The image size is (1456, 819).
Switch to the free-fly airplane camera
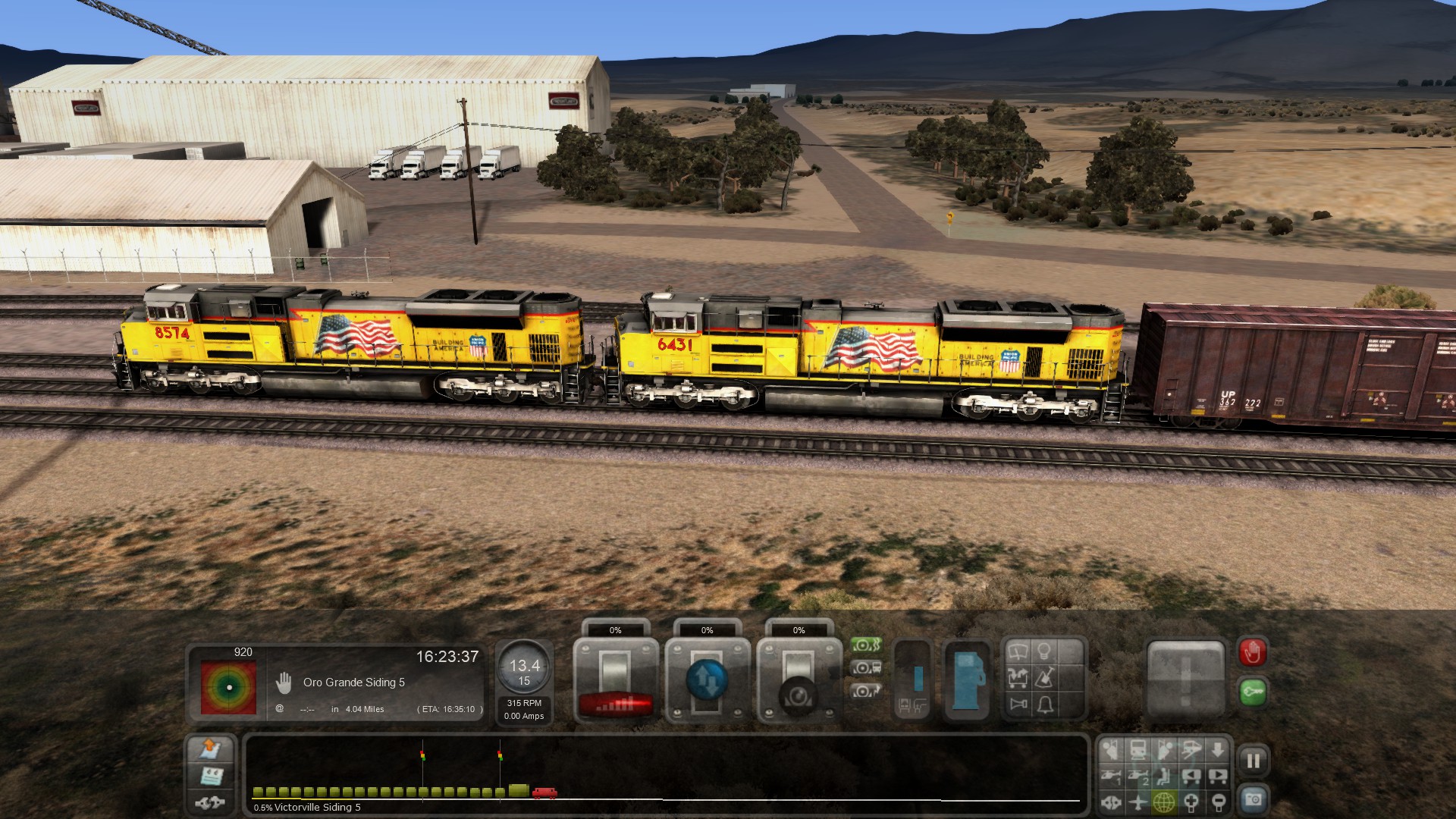pyautogui.click(x=1137, y=802)
